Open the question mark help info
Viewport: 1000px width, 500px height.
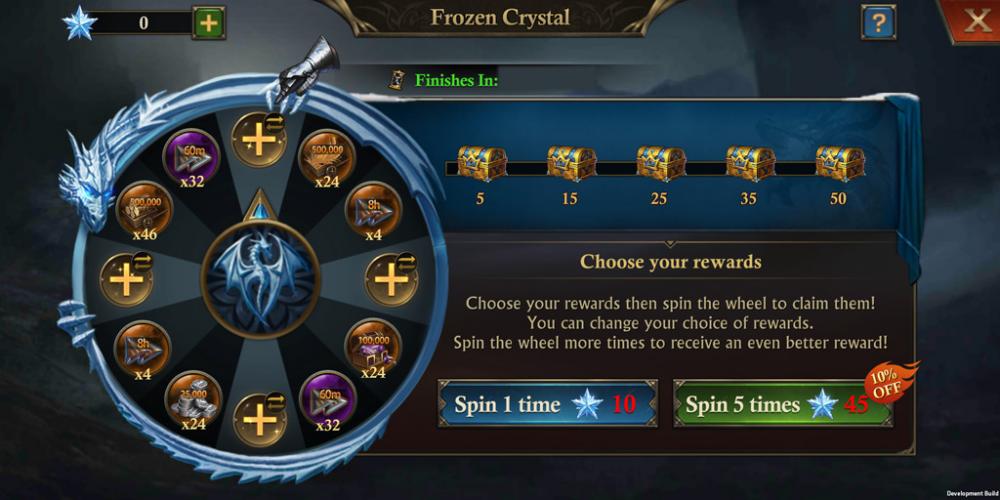[x=878, y=22]
